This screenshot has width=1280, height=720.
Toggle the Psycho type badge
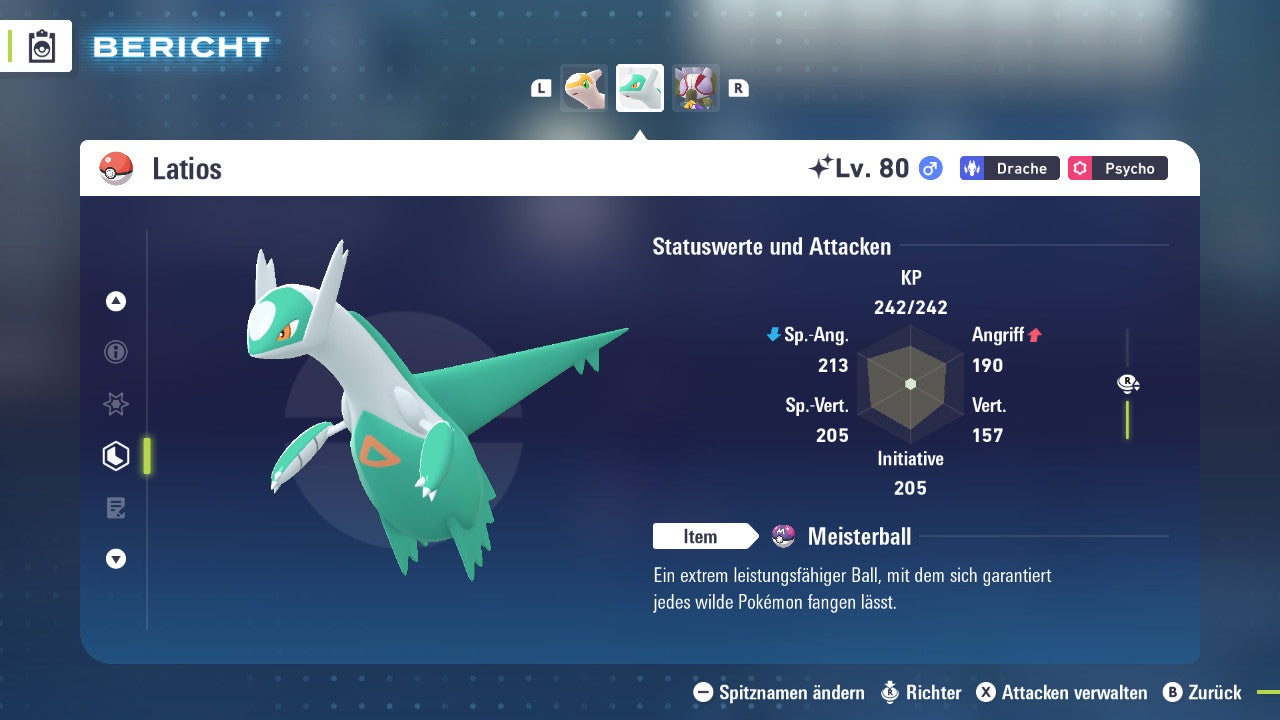pyautogui.click(x=1117, y=168)
